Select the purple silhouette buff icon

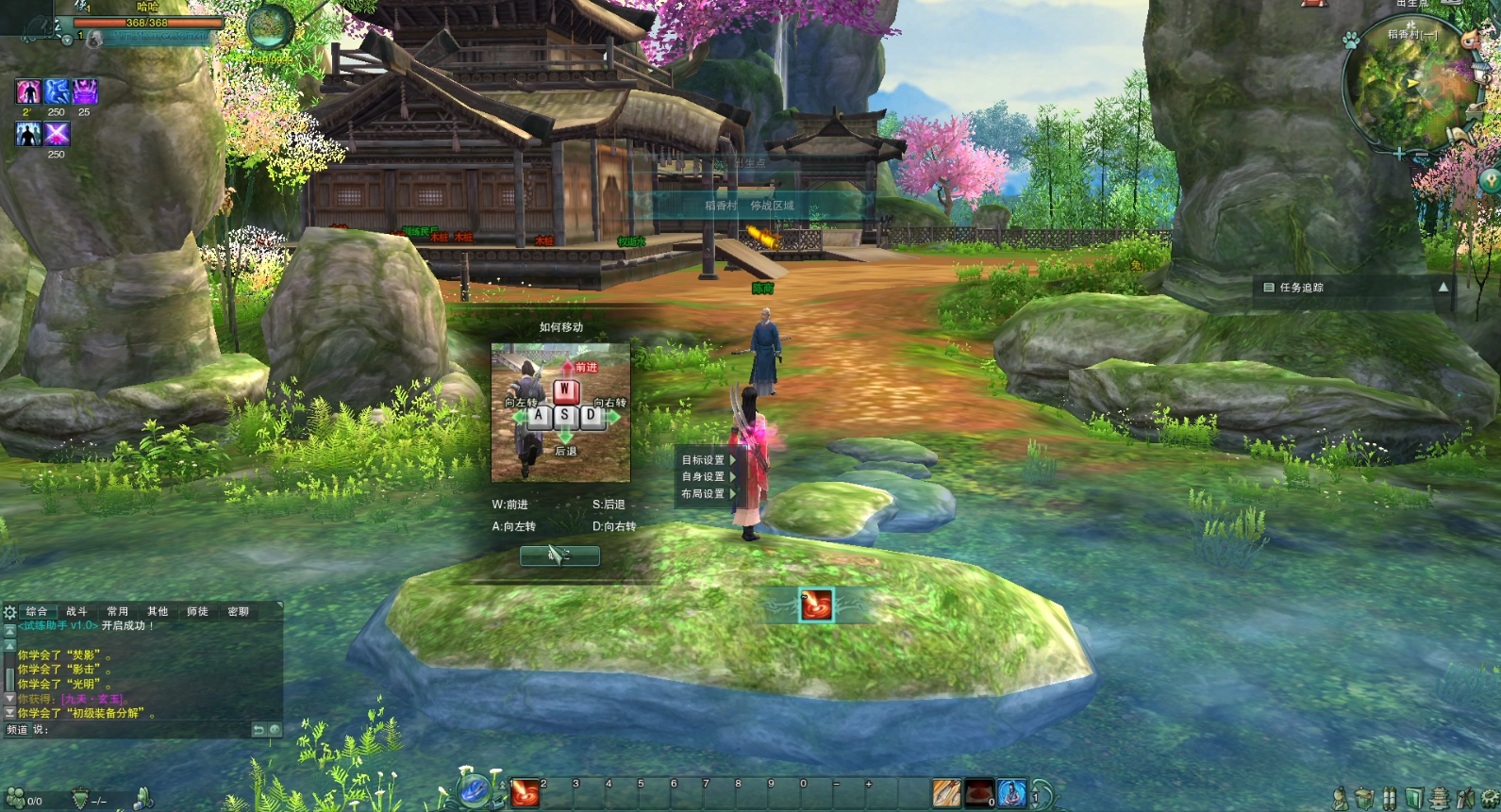(28, 91)
